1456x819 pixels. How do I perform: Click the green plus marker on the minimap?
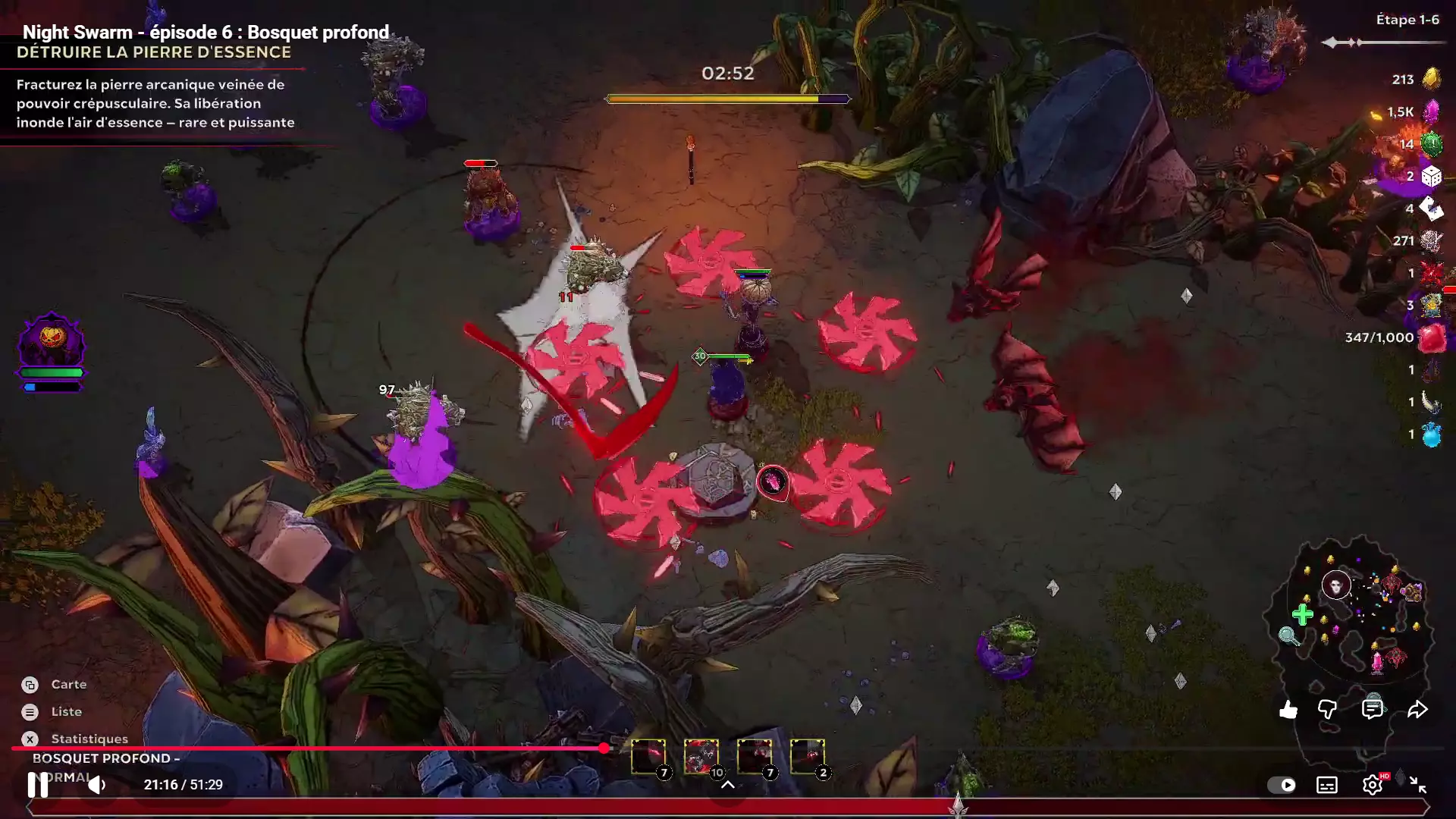(x=1302, y=614)
